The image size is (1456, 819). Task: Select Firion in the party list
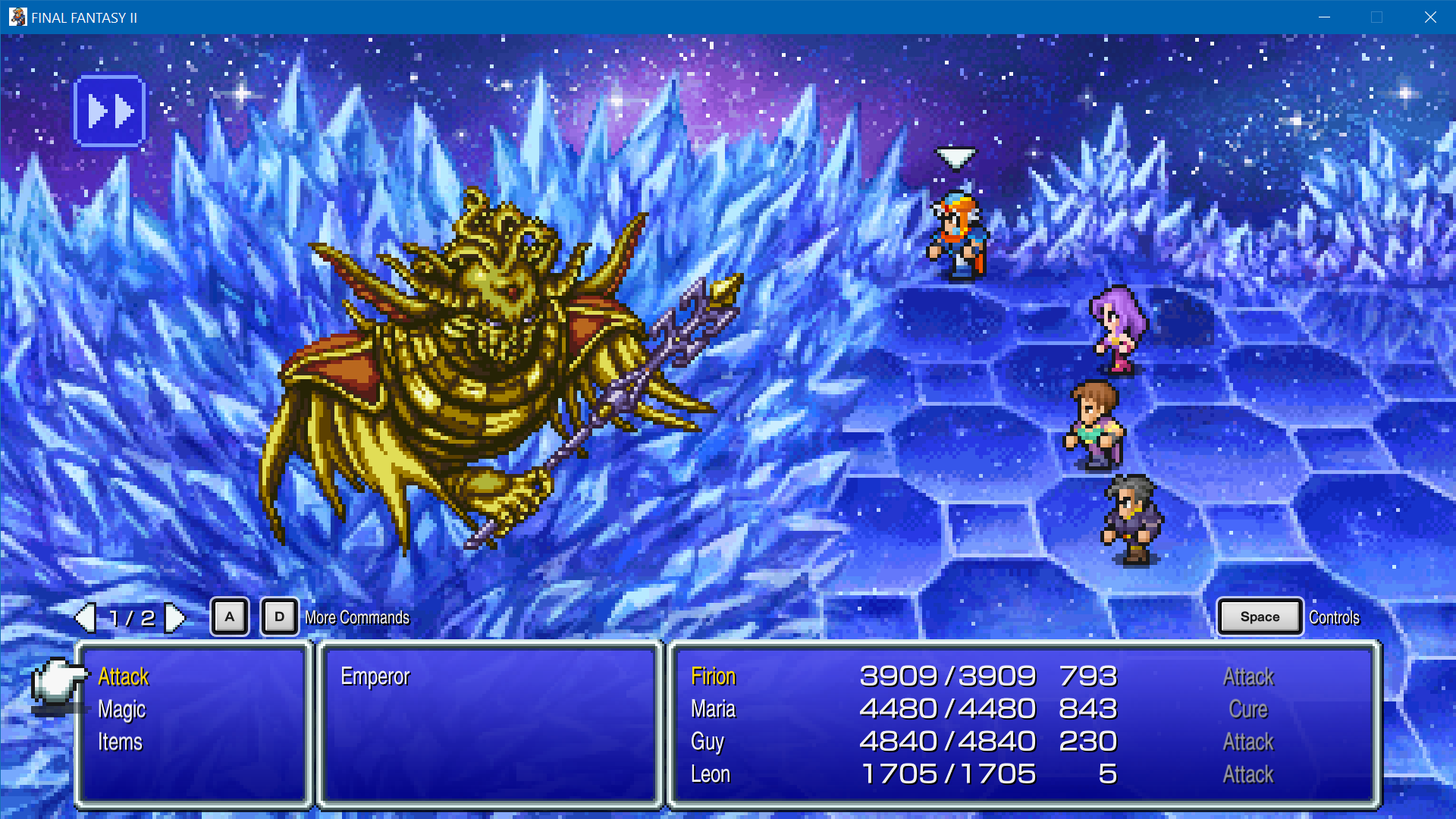point(713,676)
